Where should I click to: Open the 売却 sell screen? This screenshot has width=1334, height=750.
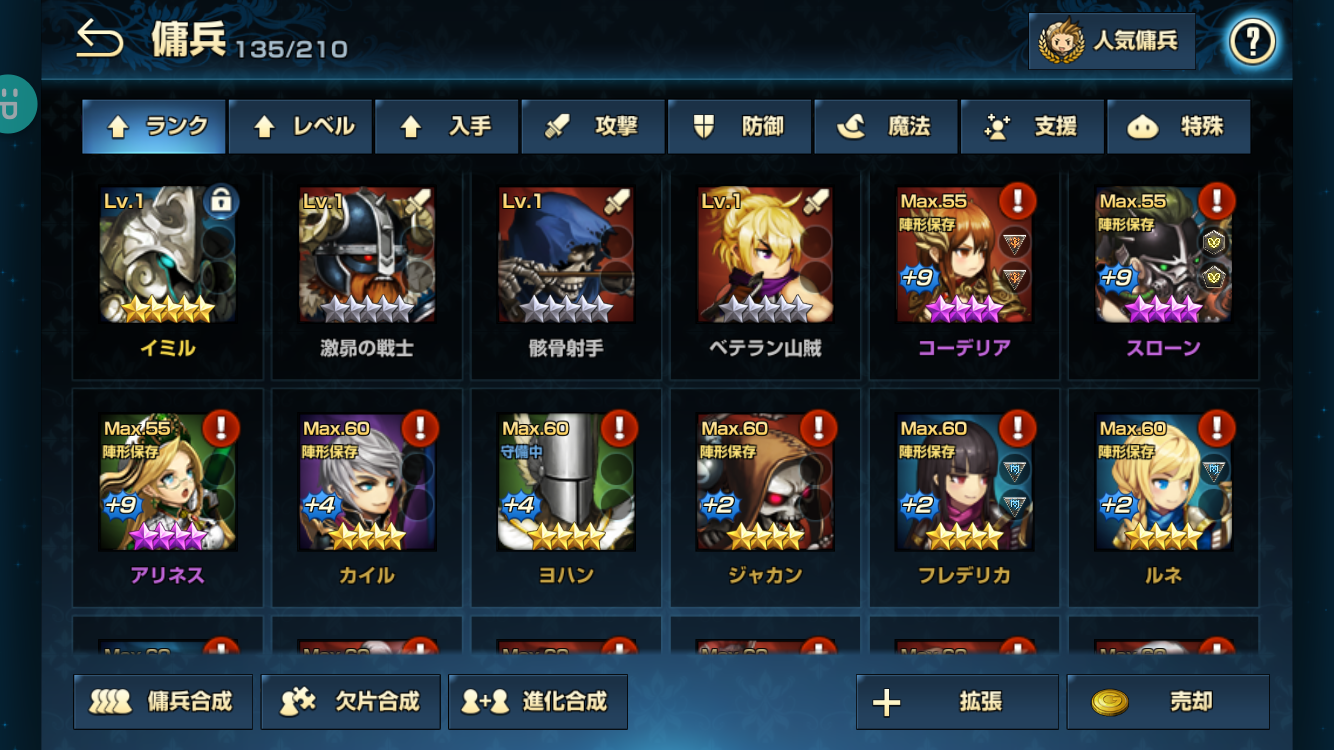1168,702
